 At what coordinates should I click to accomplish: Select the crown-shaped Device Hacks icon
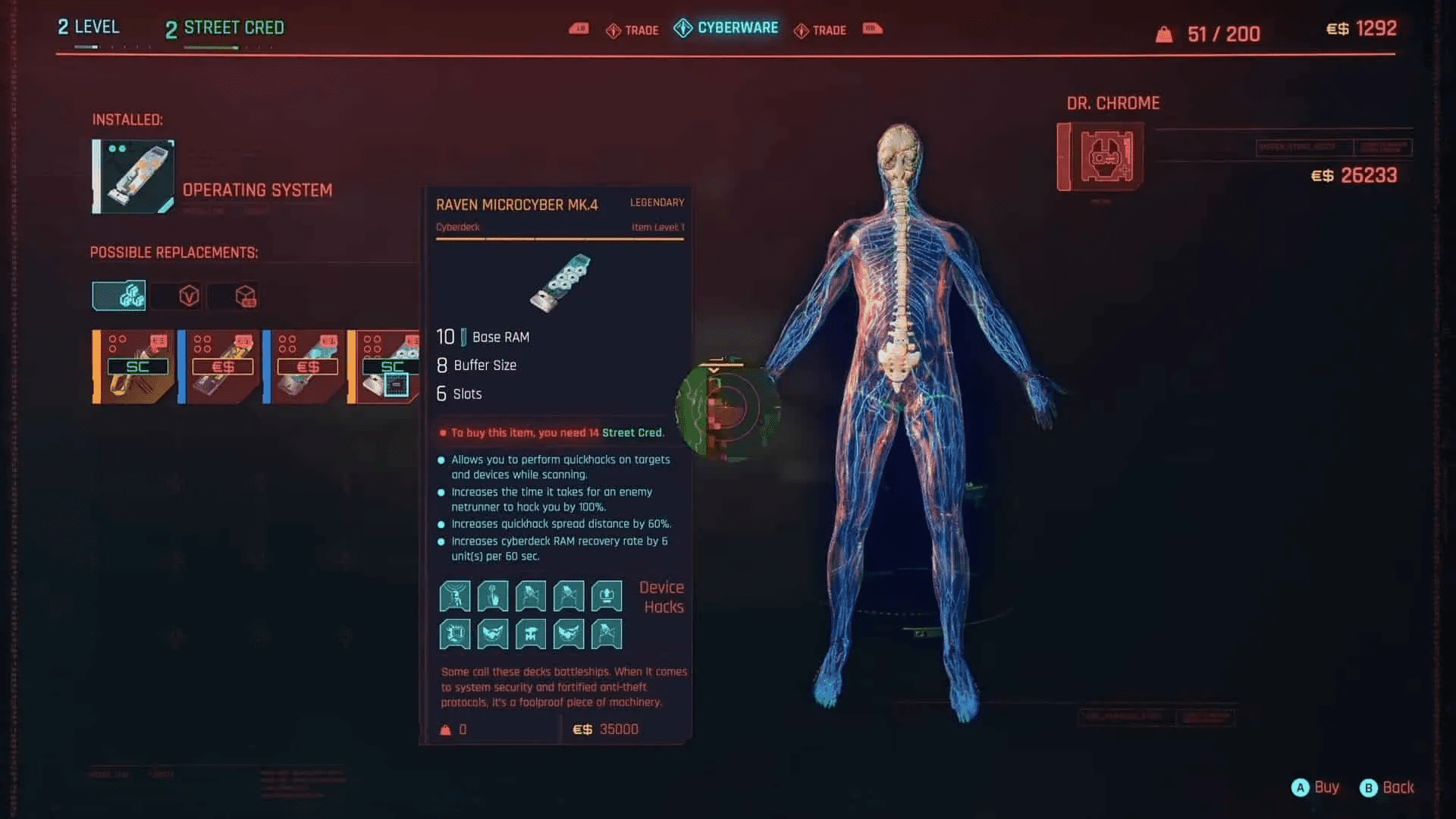(x=606, y=596)
